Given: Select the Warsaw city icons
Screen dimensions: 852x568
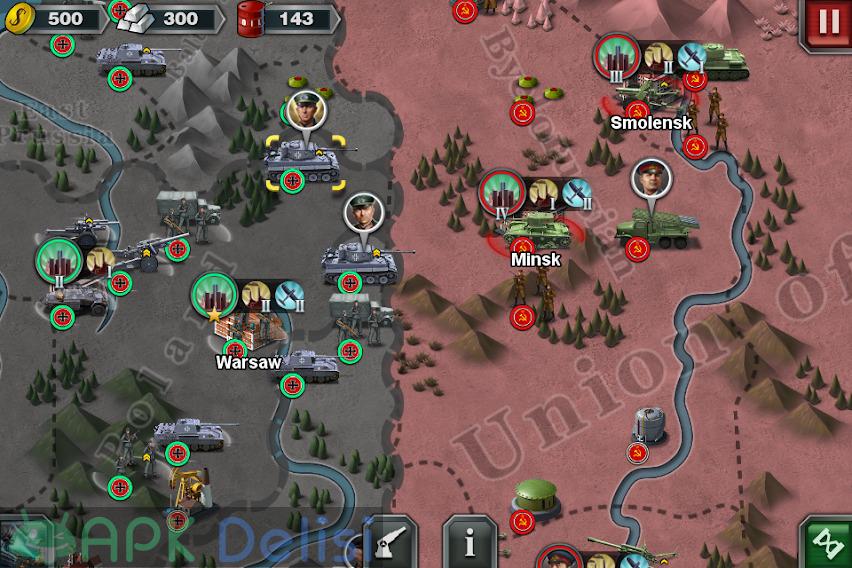Looking at the screenshot, I should (x=247, y=295).
